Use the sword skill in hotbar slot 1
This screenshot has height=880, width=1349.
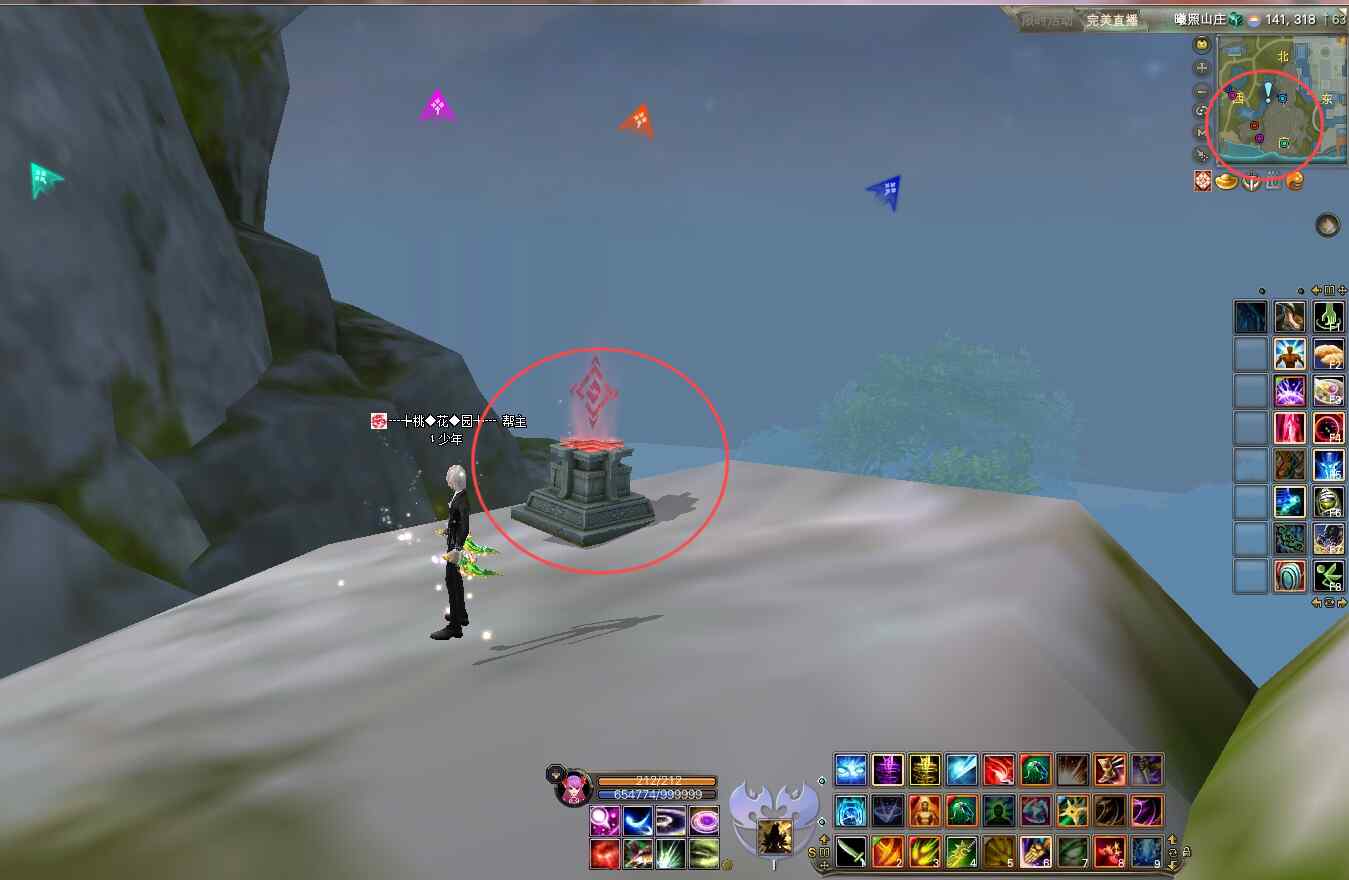tap(851, 852)
